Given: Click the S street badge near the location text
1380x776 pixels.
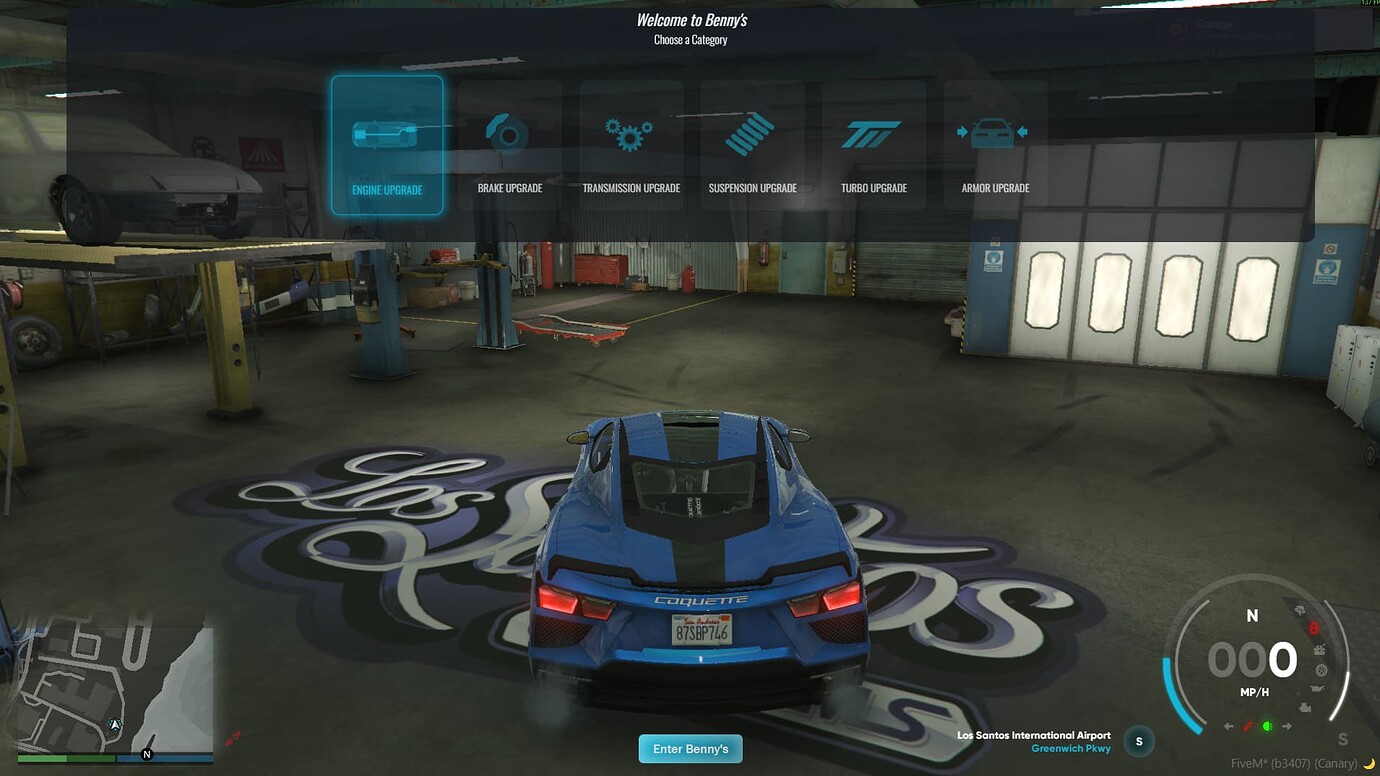Looking at the screenshot, I should pyautogui.click(x=1138, y=741).
